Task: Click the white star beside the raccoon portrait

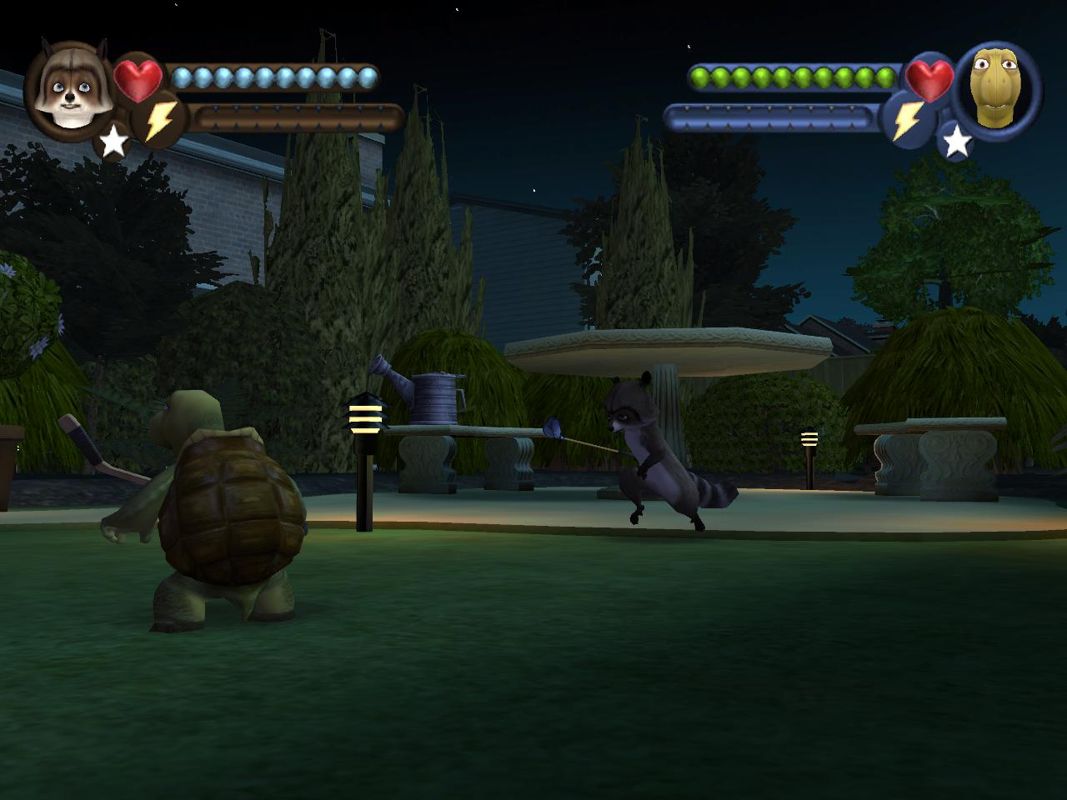Action: pos(113,141)
